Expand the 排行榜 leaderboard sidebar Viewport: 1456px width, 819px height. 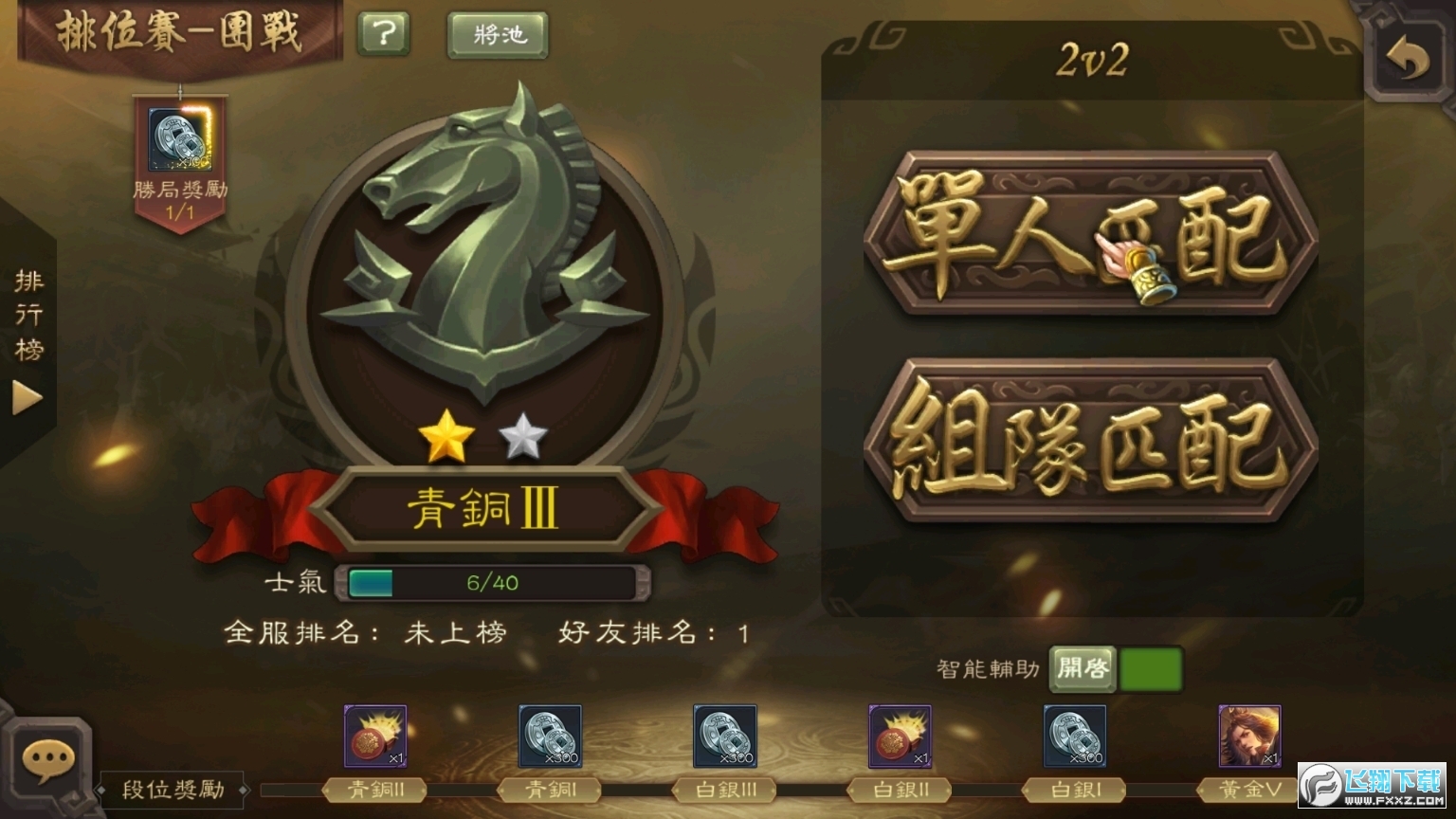[x=27, y=398]
